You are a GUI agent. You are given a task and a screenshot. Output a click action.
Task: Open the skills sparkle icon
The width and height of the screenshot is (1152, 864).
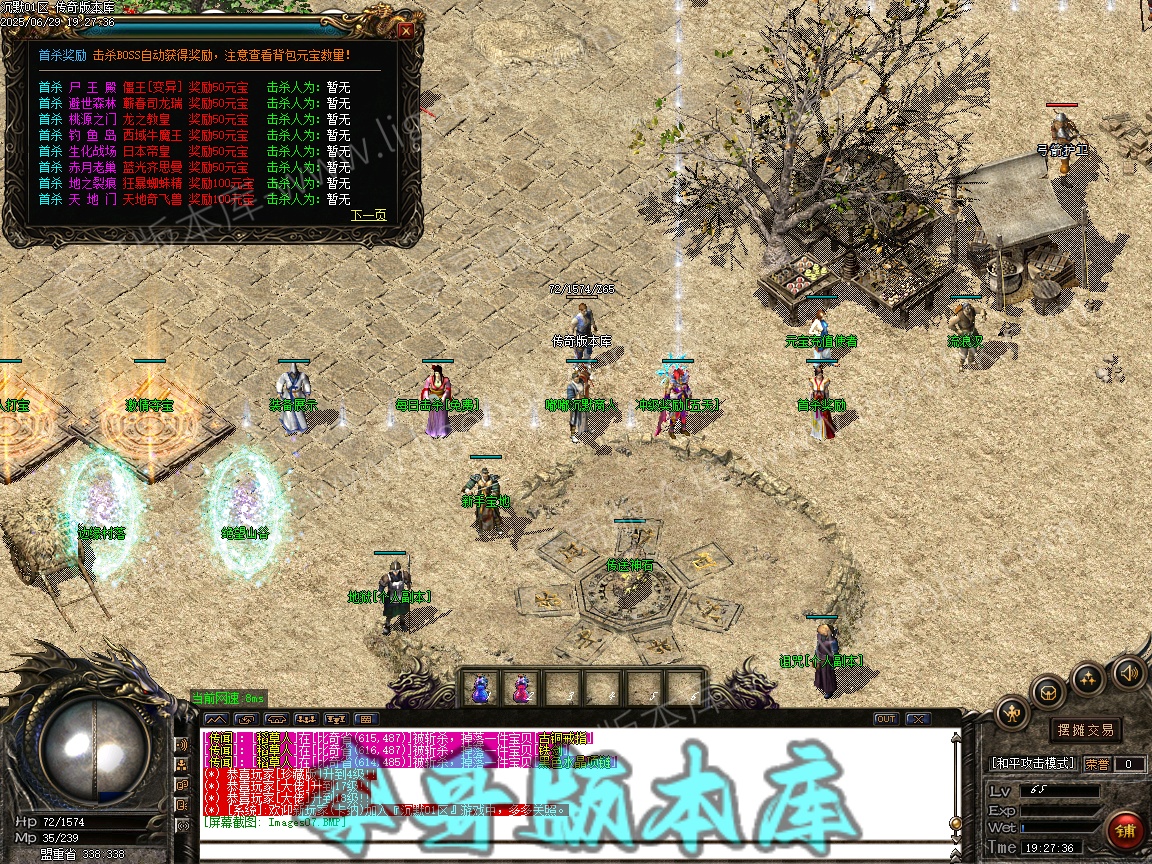point(1088,679)
